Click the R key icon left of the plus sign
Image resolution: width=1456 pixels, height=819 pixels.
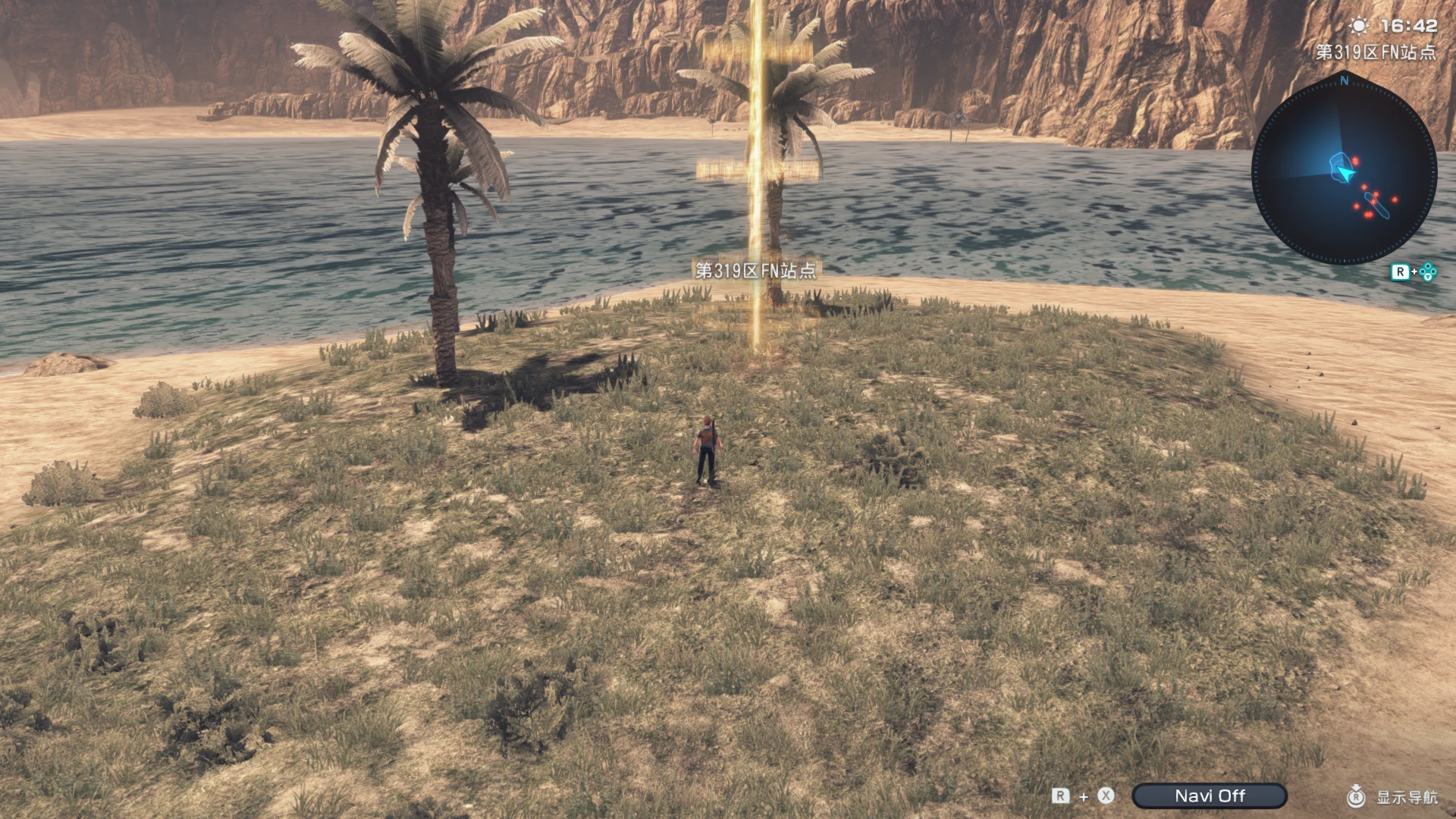pyautogui.click(x=1059, y=795)
